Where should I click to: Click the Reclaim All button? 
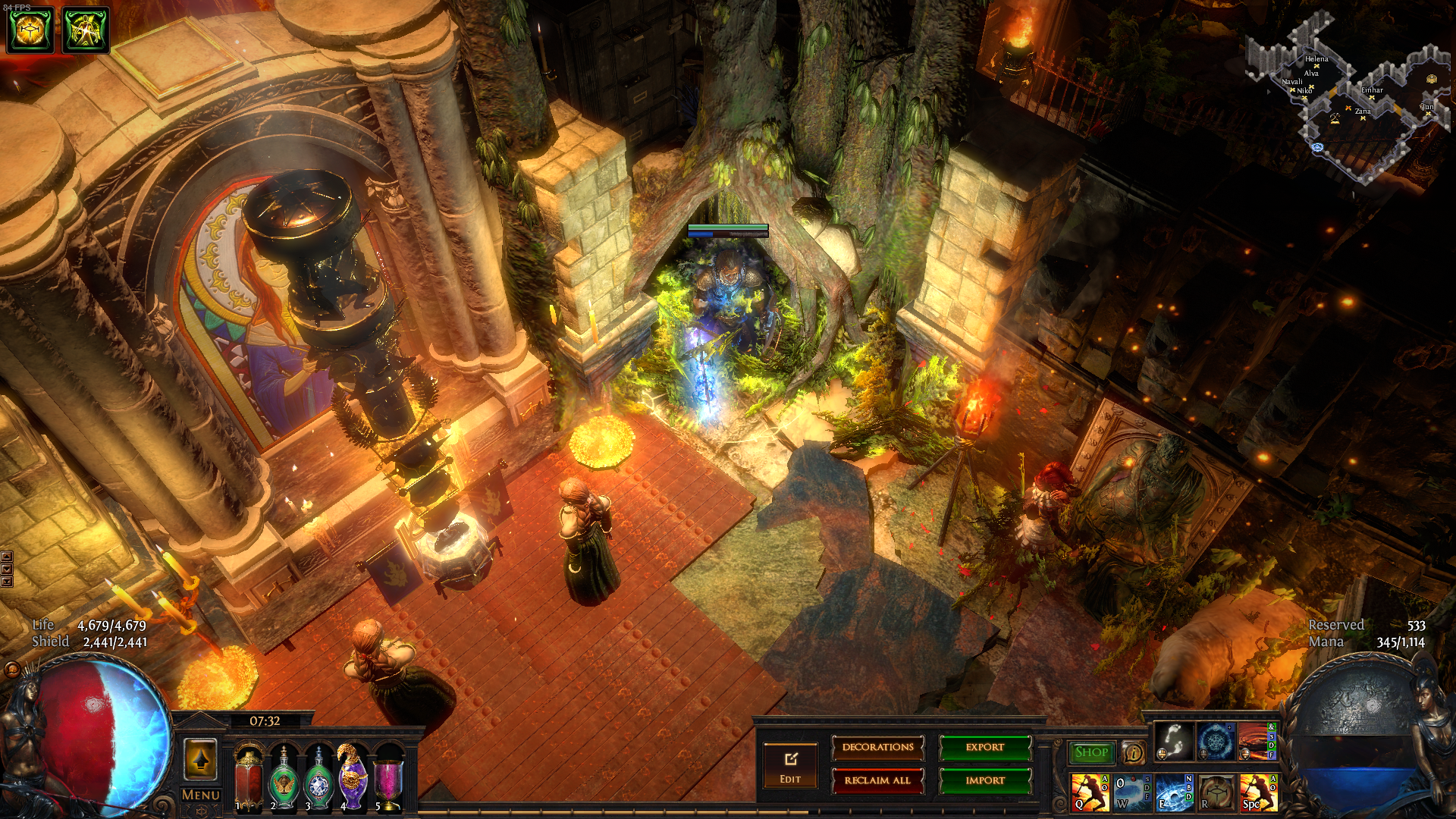(877, 780)
